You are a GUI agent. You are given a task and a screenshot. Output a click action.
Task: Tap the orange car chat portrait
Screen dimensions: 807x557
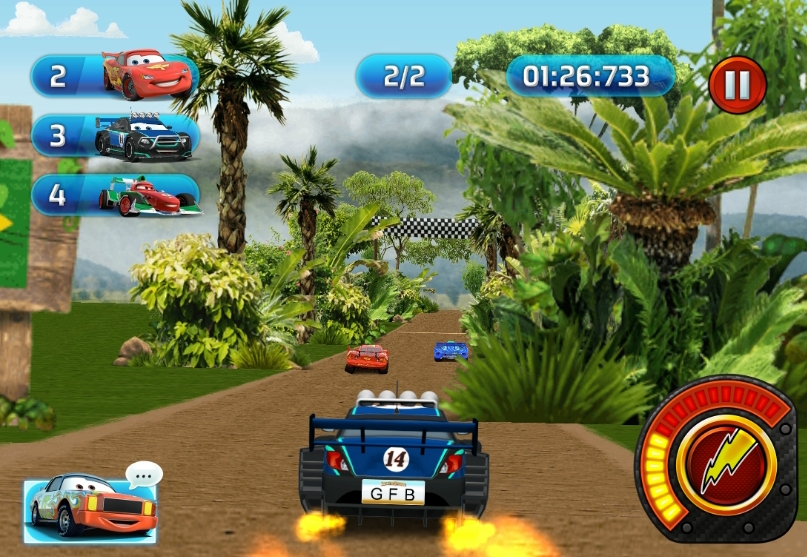(91, 506)
